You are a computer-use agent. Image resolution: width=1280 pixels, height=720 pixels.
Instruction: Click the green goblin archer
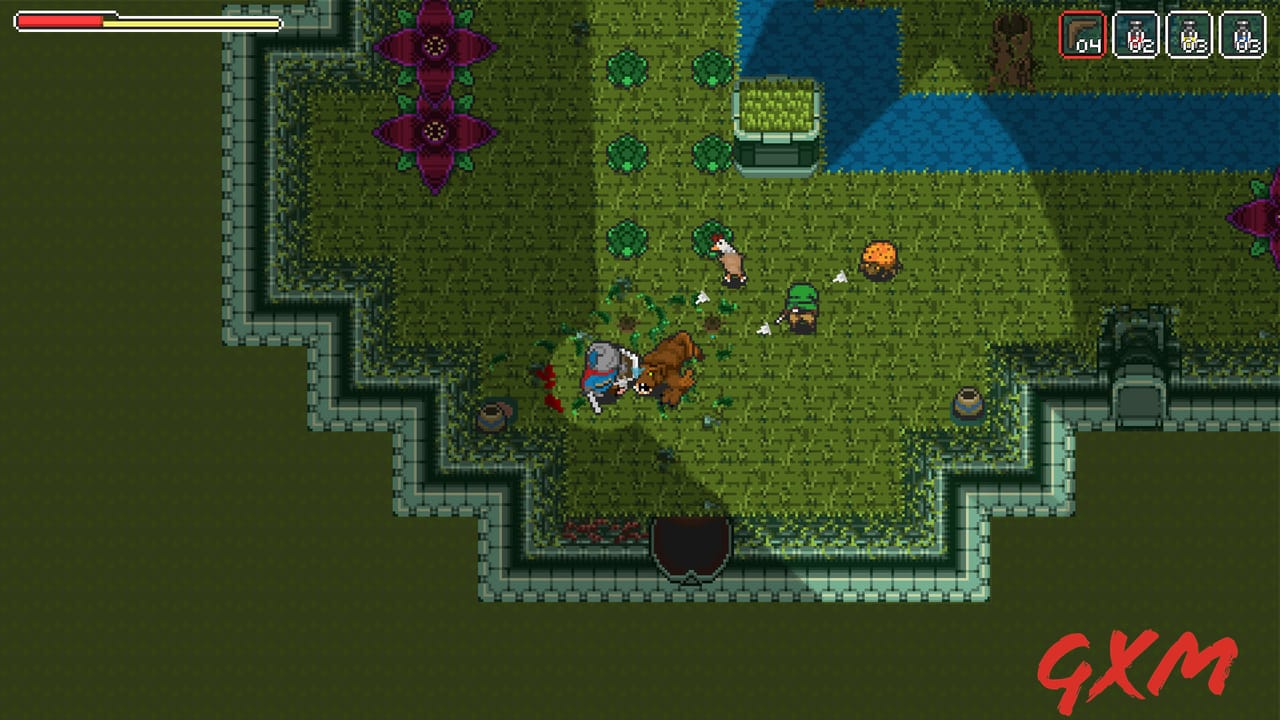800,305
